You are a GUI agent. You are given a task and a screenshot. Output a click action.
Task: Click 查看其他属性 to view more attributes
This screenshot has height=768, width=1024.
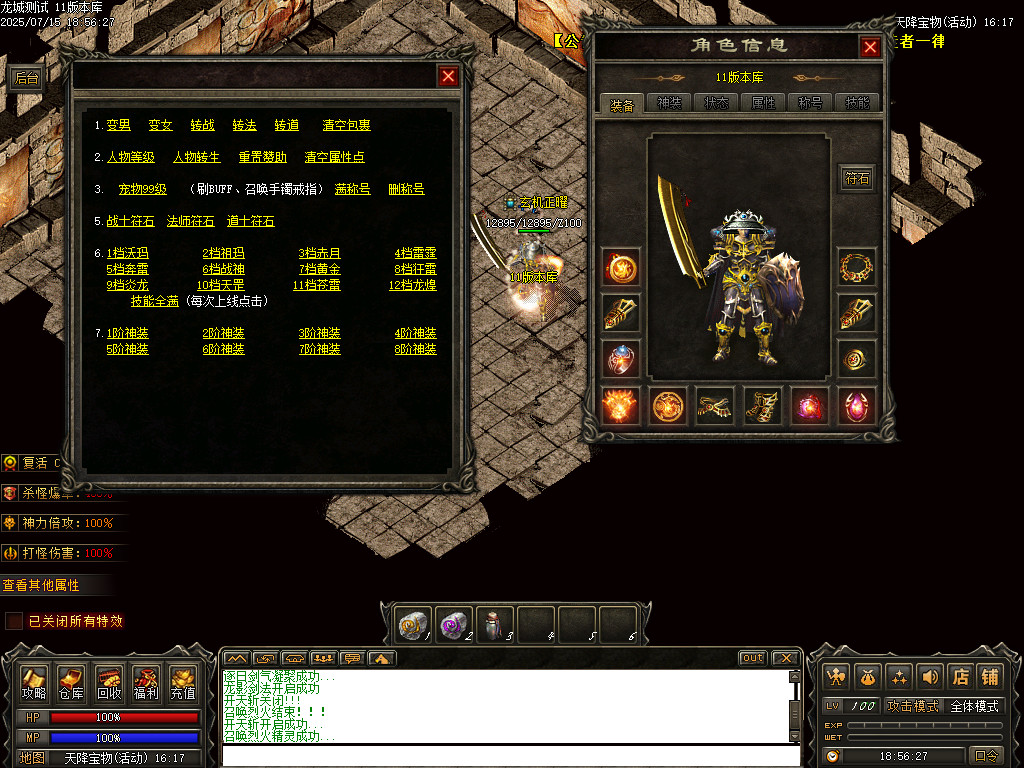tap(41, 585)
